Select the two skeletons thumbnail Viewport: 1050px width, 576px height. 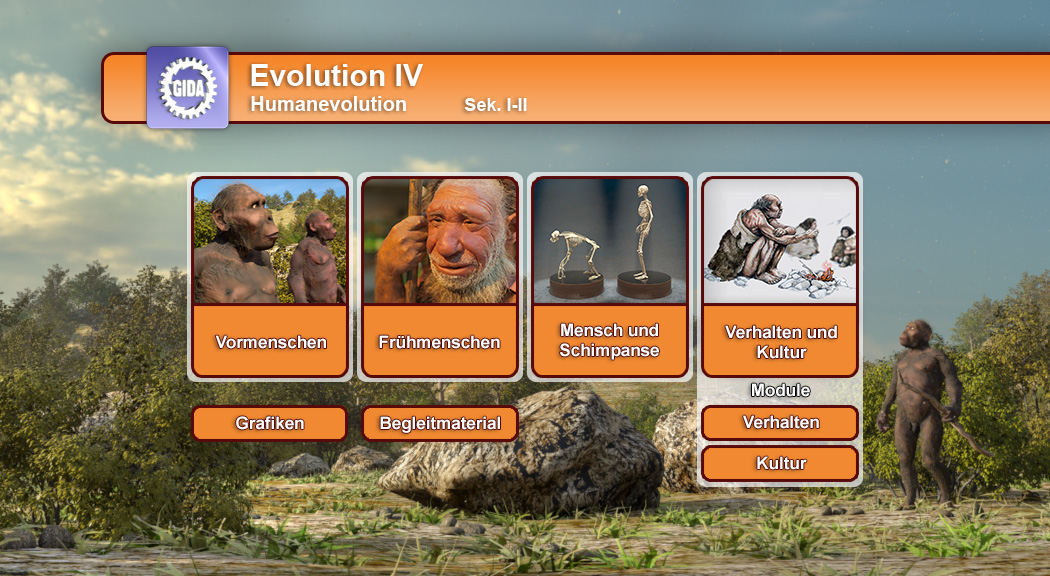pyautogui.click(x=610, y=241)
